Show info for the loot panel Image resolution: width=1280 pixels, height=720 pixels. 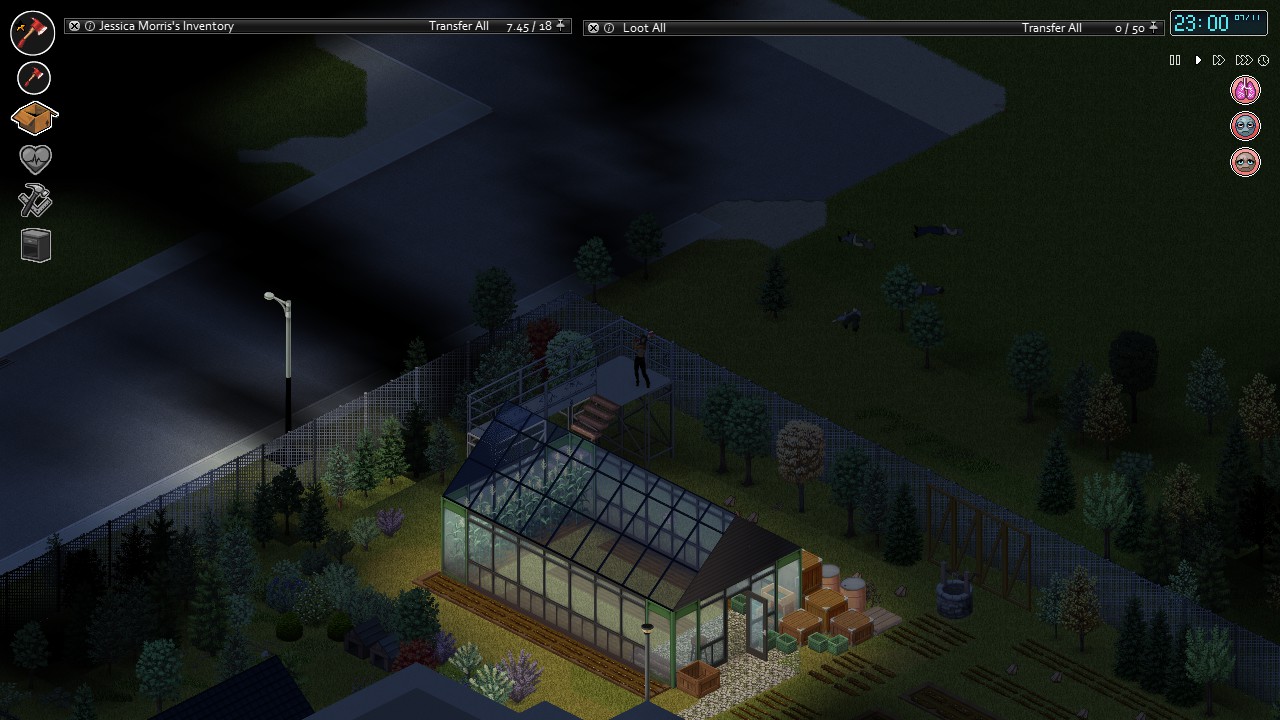609,28
